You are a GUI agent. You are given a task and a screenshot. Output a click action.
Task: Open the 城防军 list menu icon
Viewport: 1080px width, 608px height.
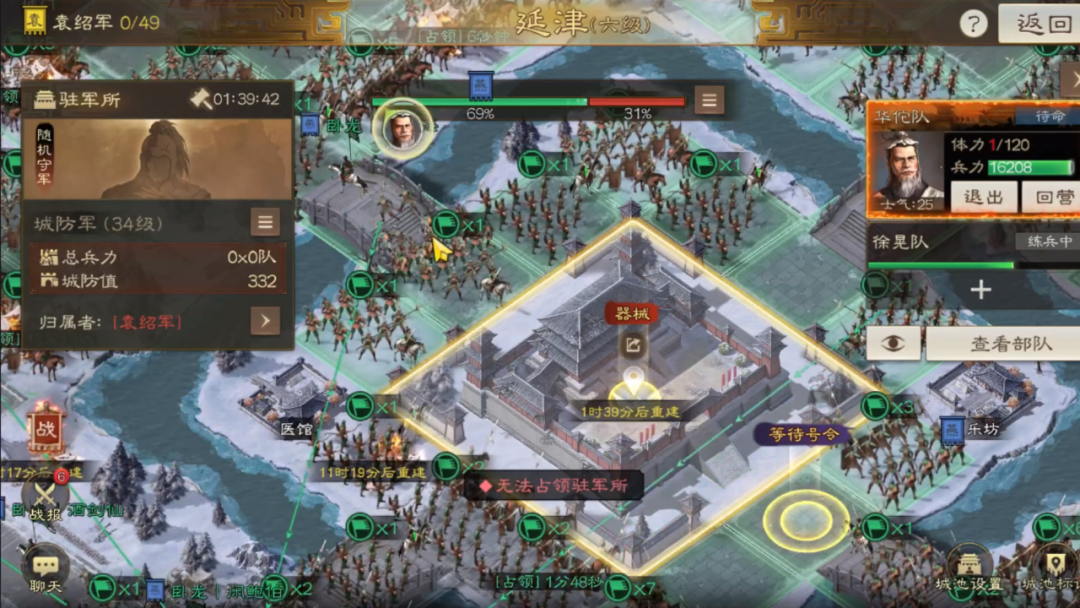[x=265, y=222]
